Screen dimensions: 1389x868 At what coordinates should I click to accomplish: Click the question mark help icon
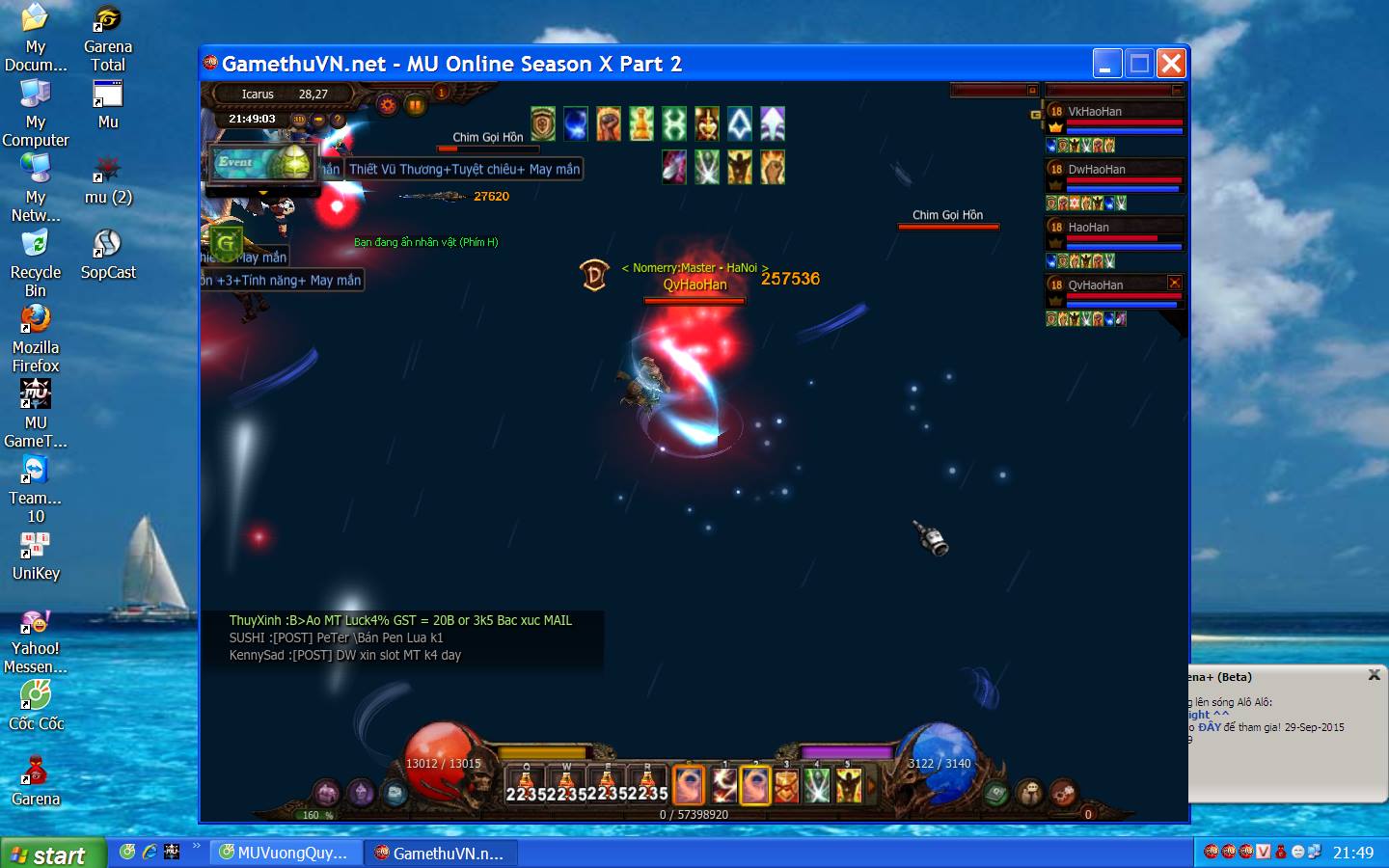[x=338, y=120]
